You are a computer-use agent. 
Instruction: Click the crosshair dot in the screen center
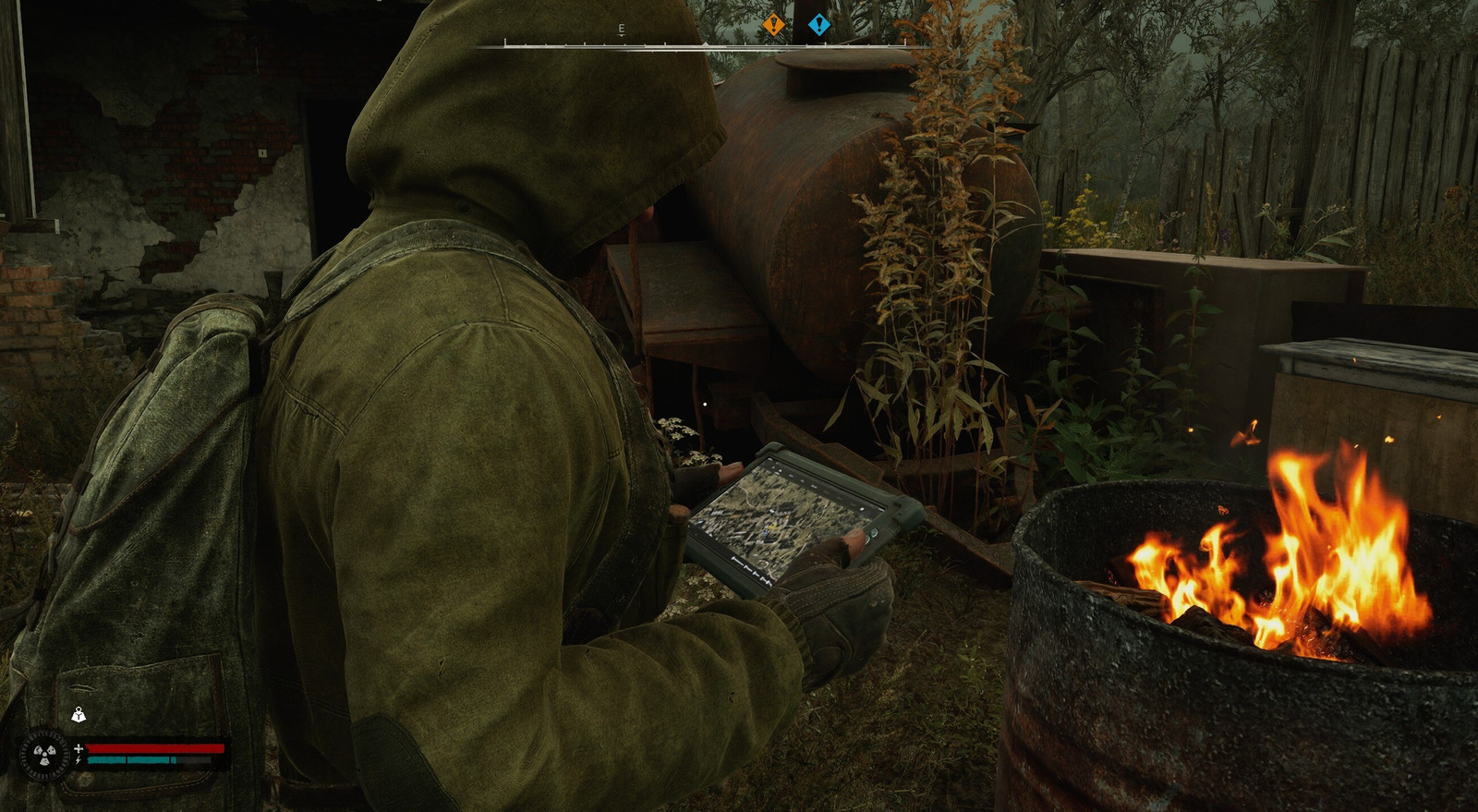(705, 404)
